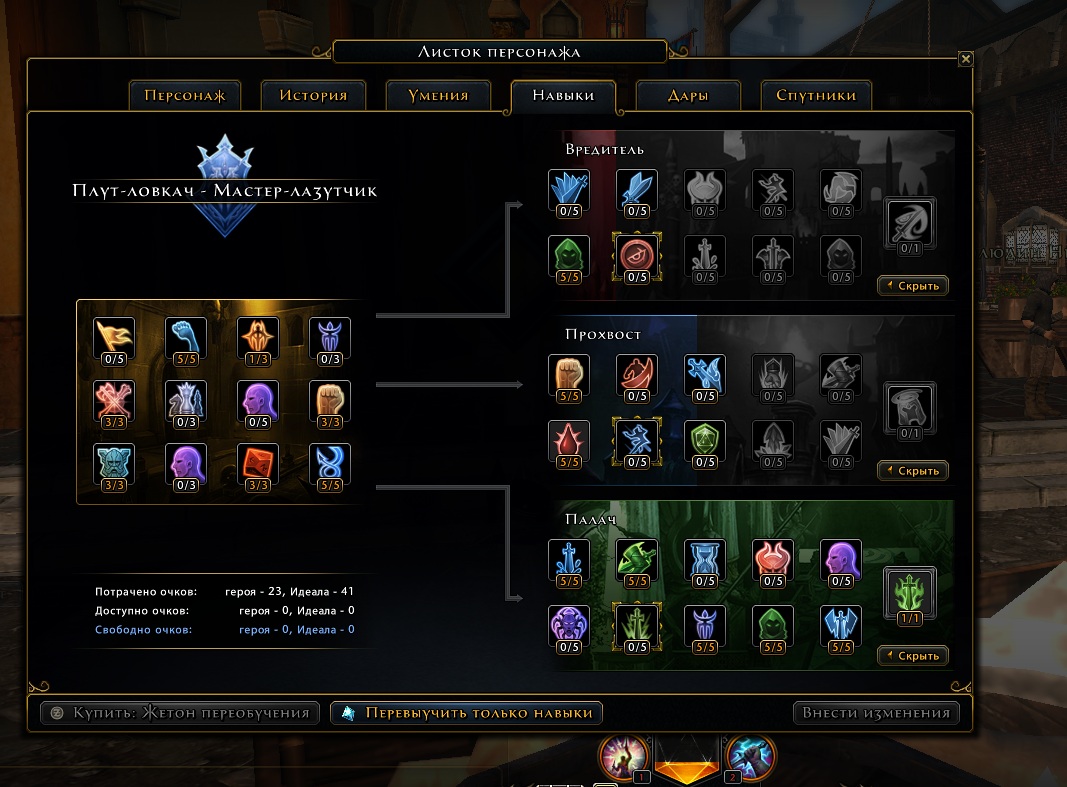Confirm with Внести изменения button
1067x787 pixels.
876,713
